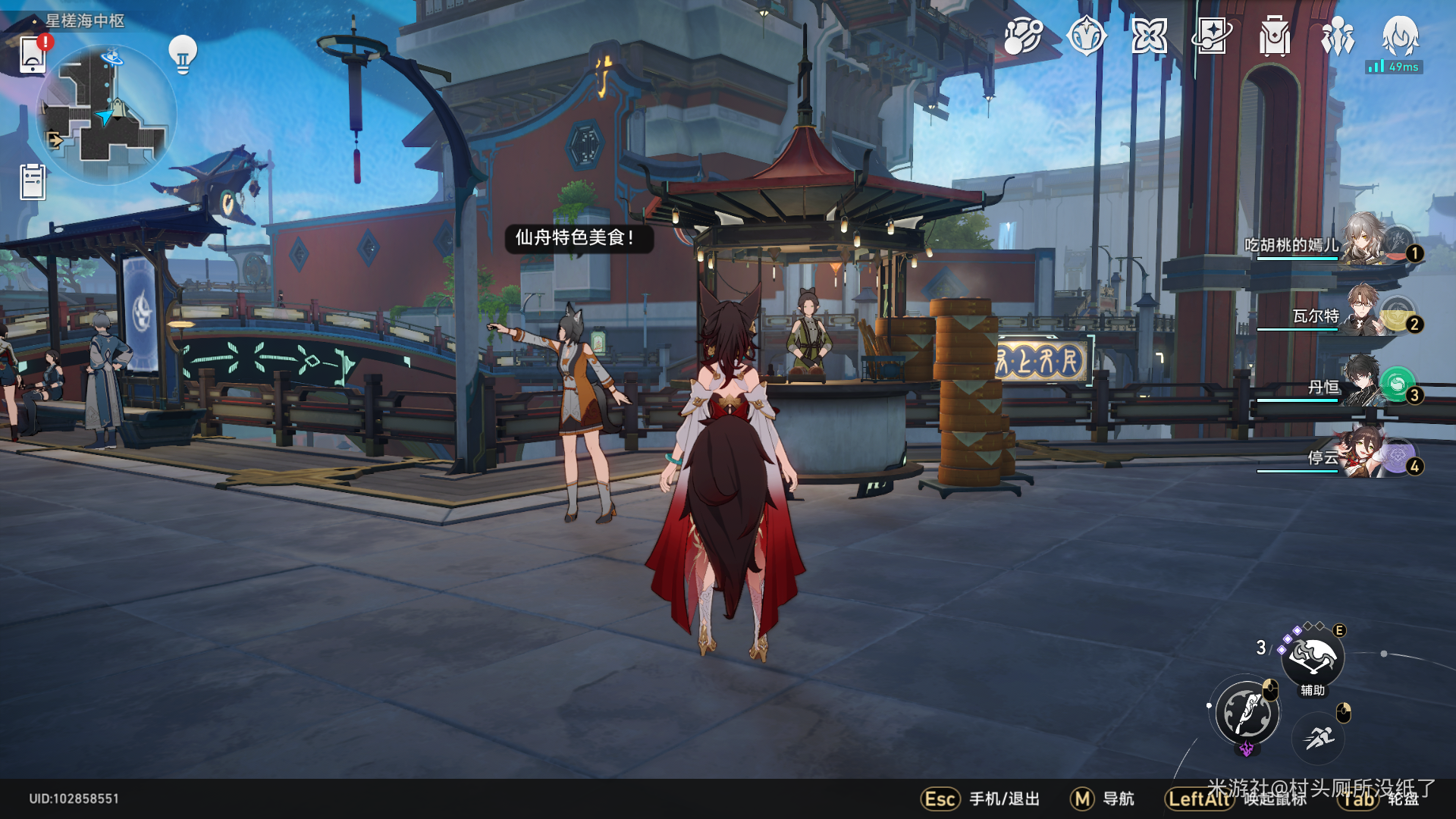Switch to party member 瓦尔特
This screenshot has height=819, width=1456.
[x=1365, y=312]
